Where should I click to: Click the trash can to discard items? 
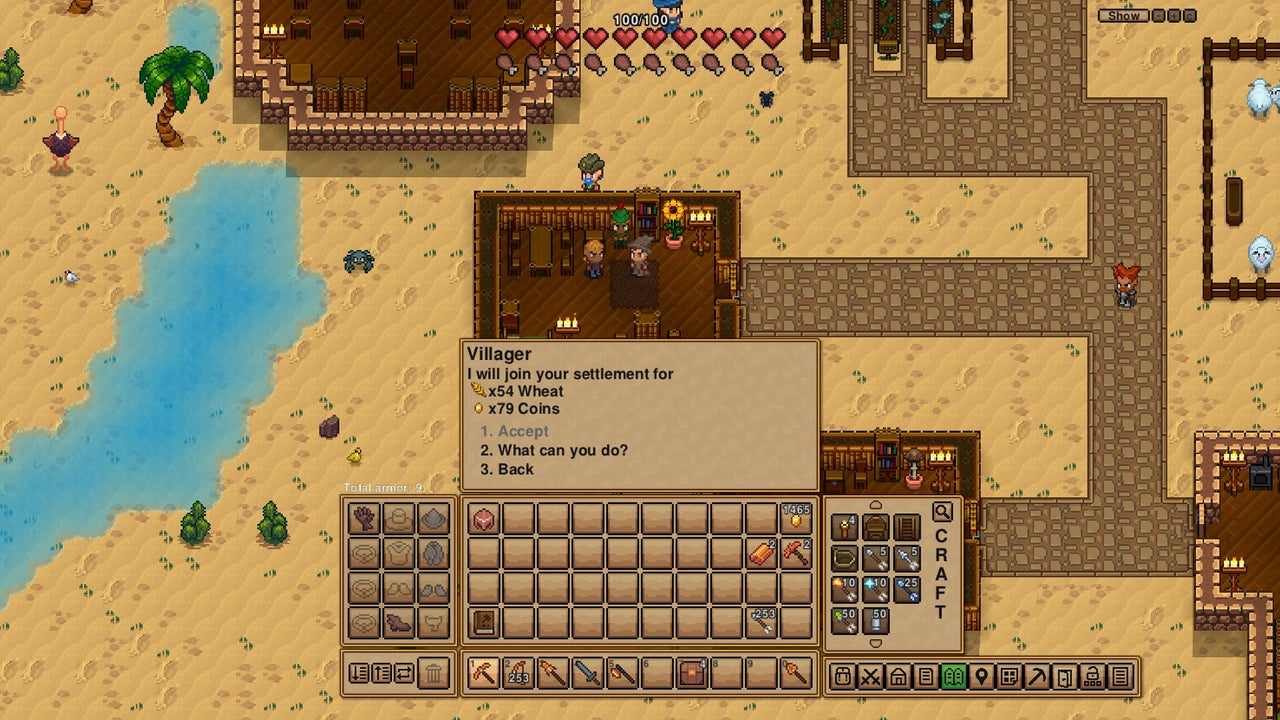tap(433, 677)
